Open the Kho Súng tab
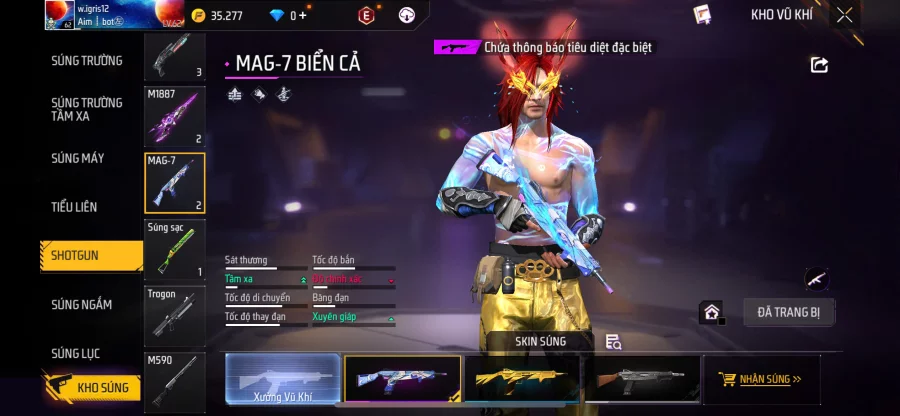The width and height of the screenshot is (900, 416). [x=93, y=388]
